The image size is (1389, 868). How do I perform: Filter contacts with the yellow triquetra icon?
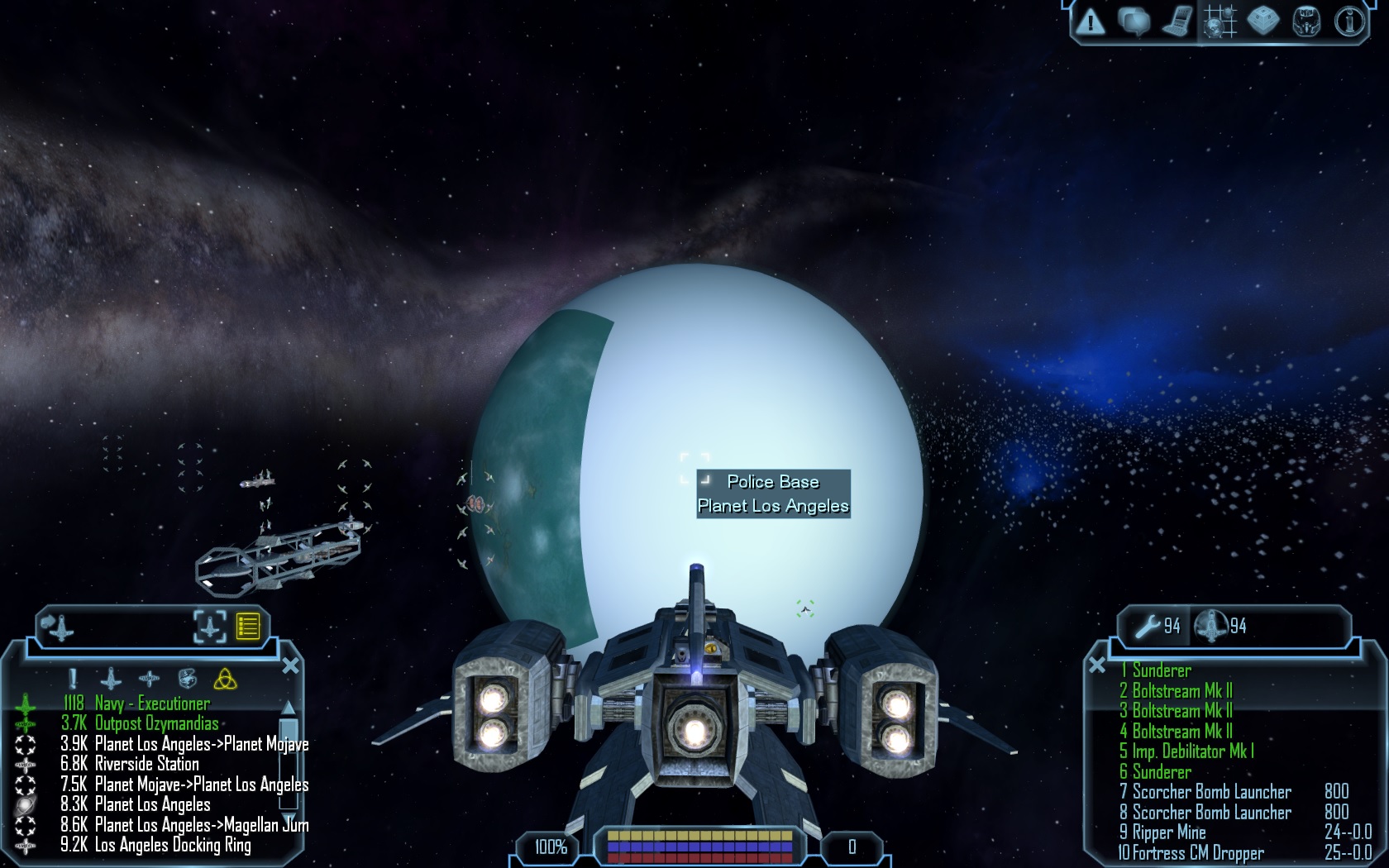pyautogui.click(x=225, y=680)
